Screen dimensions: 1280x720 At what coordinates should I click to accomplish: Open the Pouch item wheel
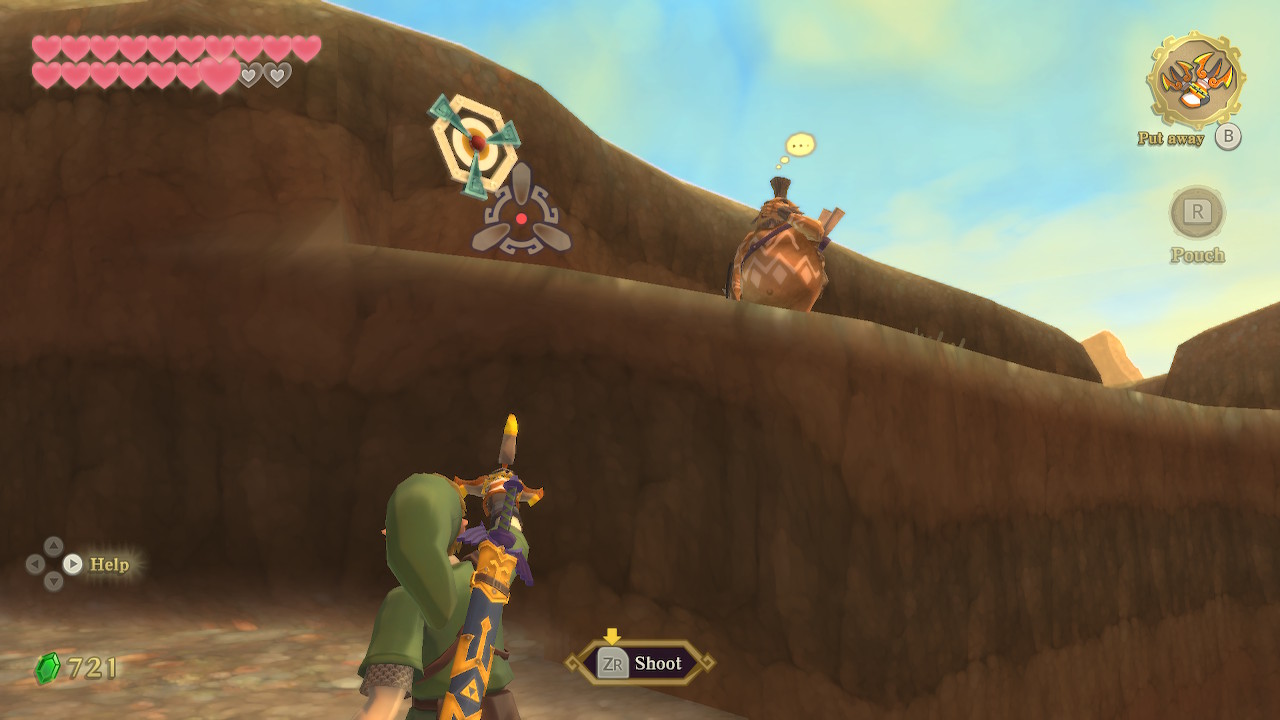[x=1197, y=213]
